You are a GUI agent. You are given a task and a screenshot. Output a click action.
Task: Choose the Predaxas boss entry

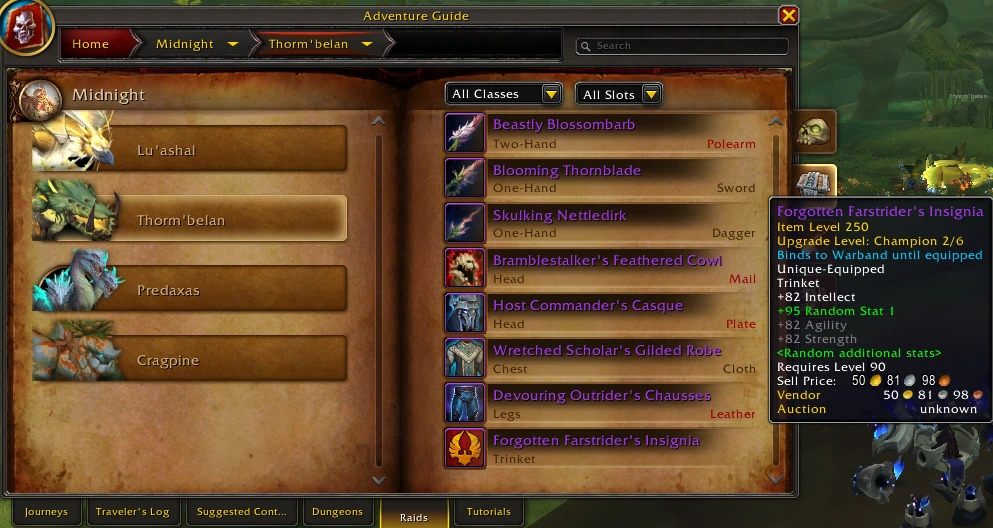(x=190, y=290)
